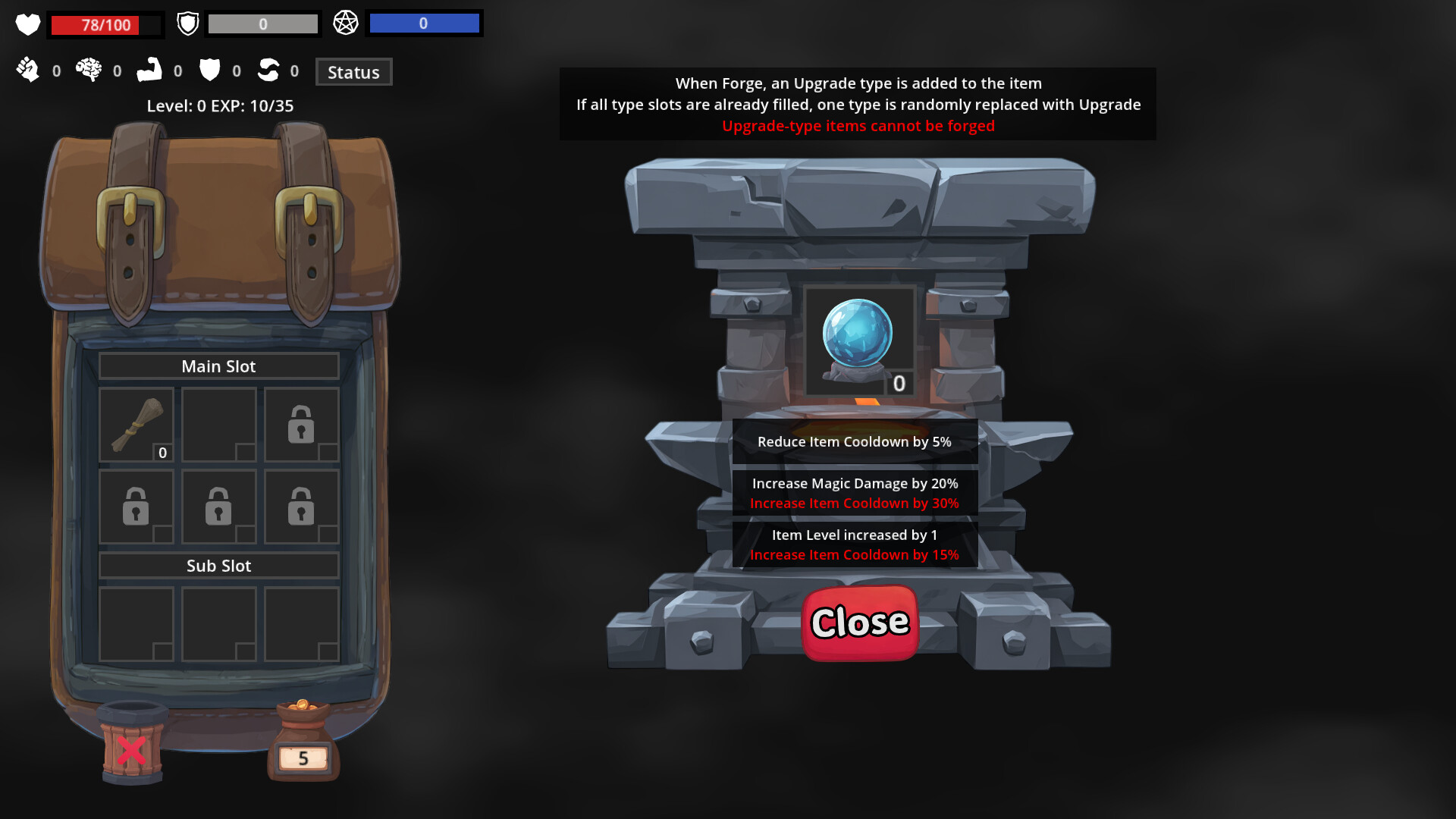Click the shield defense stat icon
Image resolution: width=1456 pixels, height=819 pixels.
point(211,71)
